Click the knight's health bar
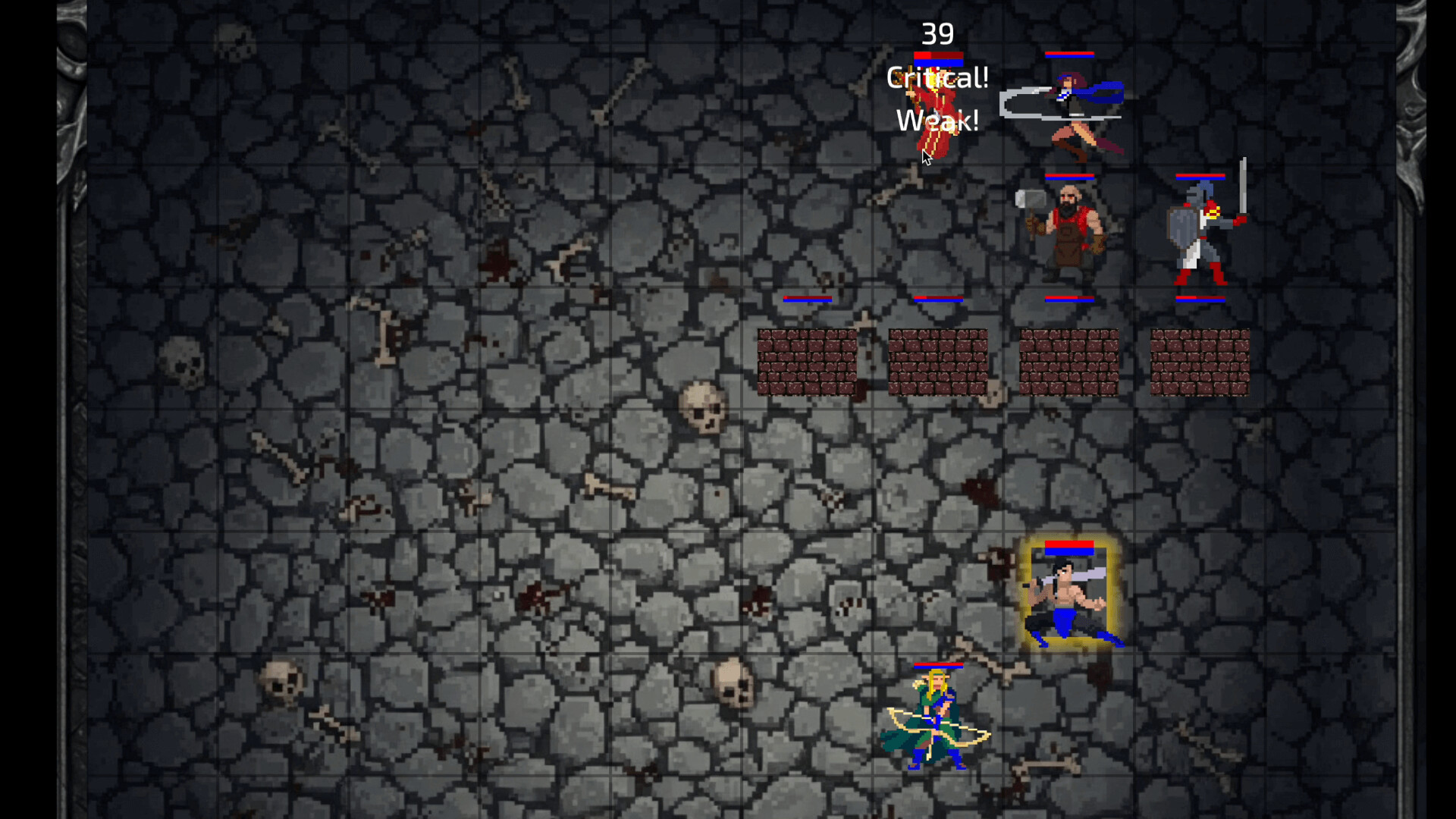Image resolution: width=1456 pixels, height=819 pixels. [x=1202, y=175]
